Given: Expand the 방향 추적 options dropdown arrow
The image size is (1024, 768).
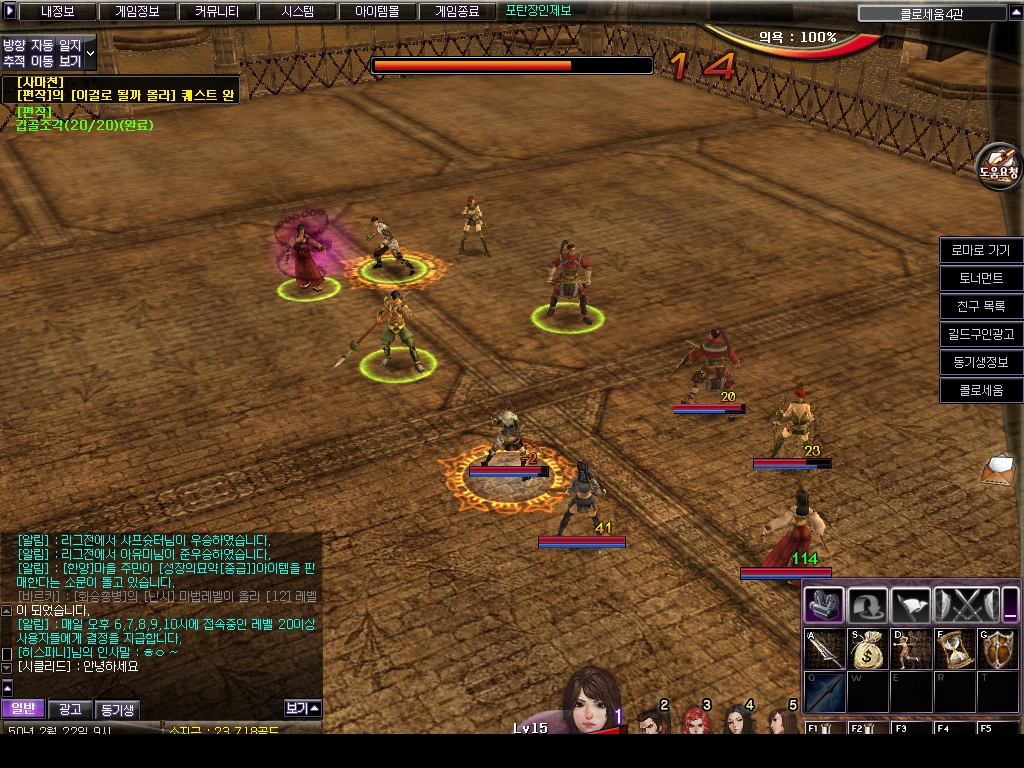Looking at the screenshot, I should [x=91, y=50].
